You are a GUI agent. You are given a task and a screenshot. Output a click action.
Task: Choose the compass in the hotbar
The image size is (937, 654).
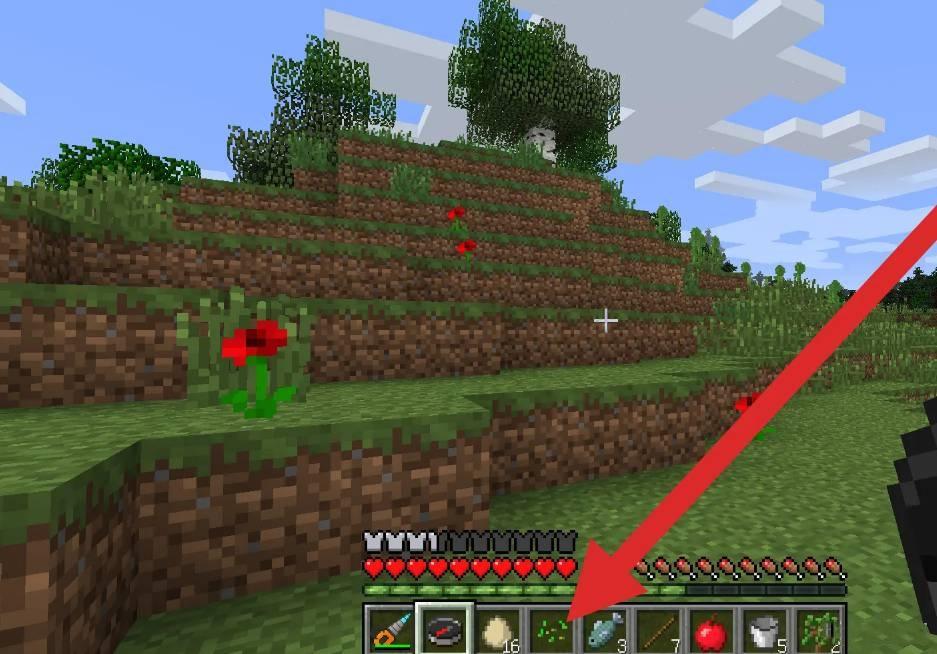[441, 631]
